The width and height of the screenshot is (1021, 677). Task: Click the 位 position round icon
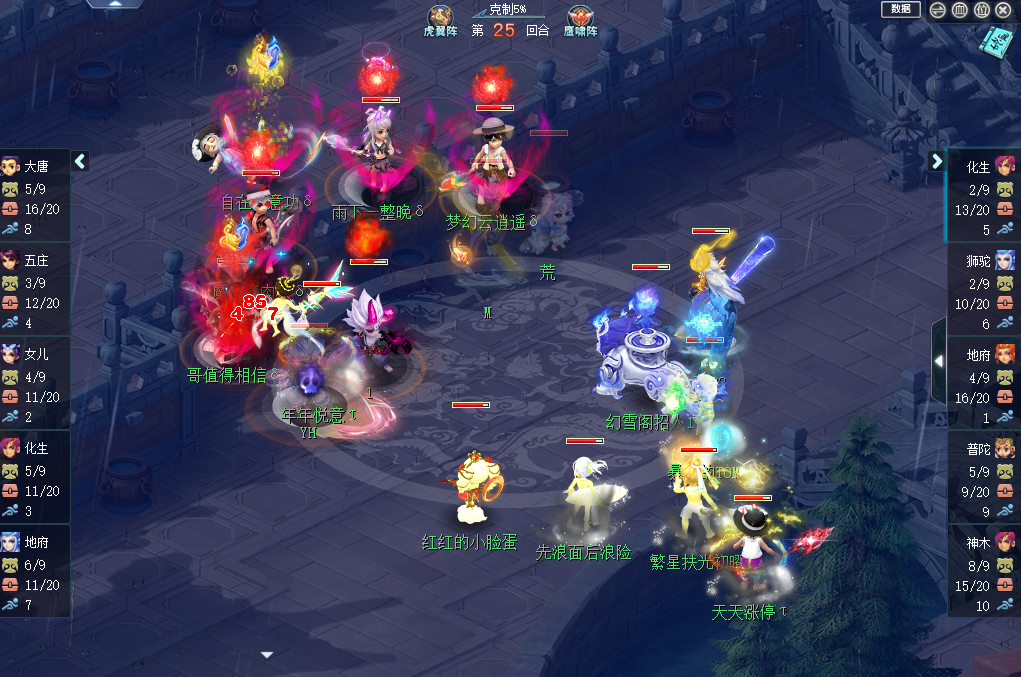point(981,10)
